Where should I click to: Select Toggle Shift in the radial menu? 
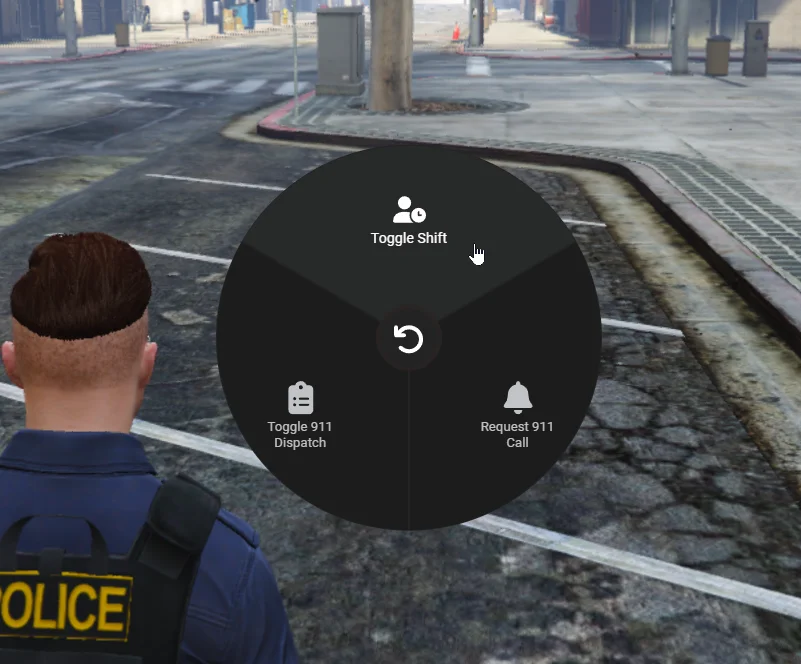pyautogui.click(x=409, y=222)
